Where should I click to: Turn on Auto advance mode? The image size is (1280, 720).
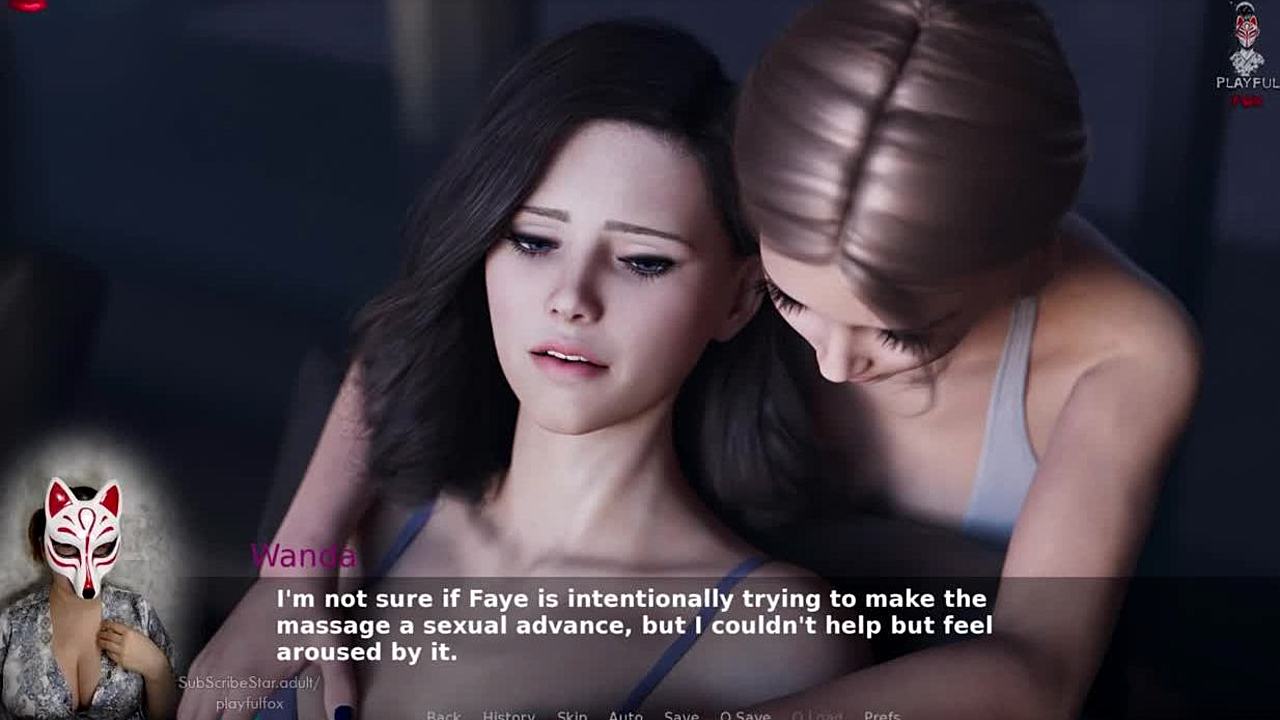coord(626,715)
